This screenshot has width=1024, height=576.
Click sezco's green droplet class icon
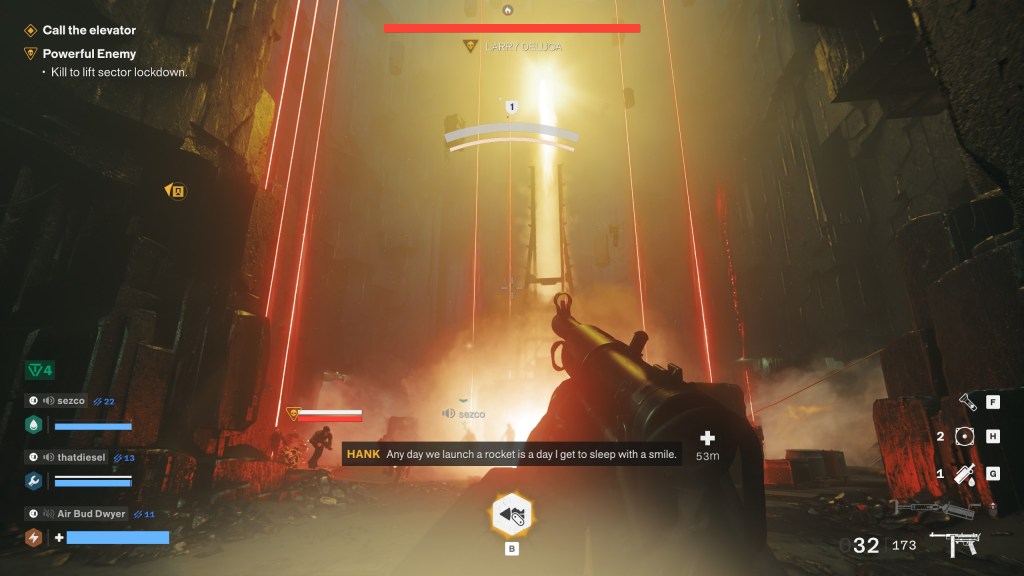click(x=33, y=424)
